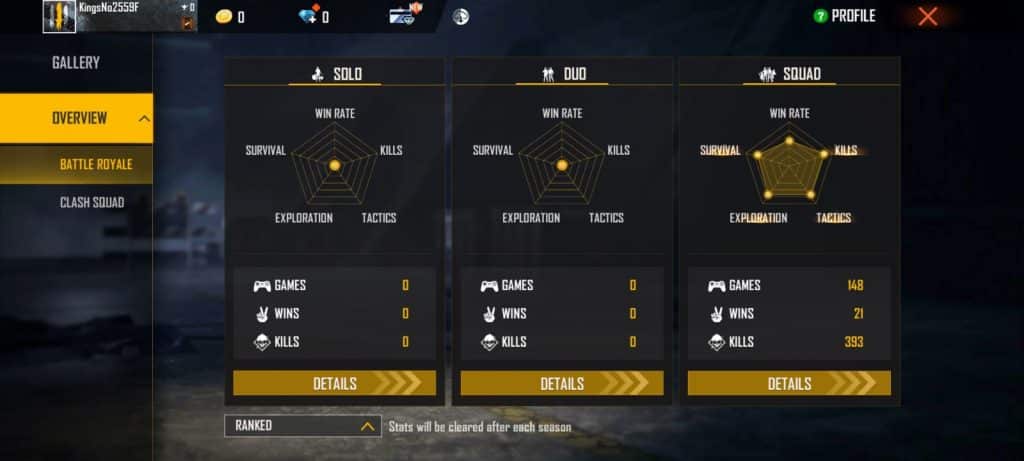
Task: Select the Battle Royale stats tab
Action: pos(95,164)
